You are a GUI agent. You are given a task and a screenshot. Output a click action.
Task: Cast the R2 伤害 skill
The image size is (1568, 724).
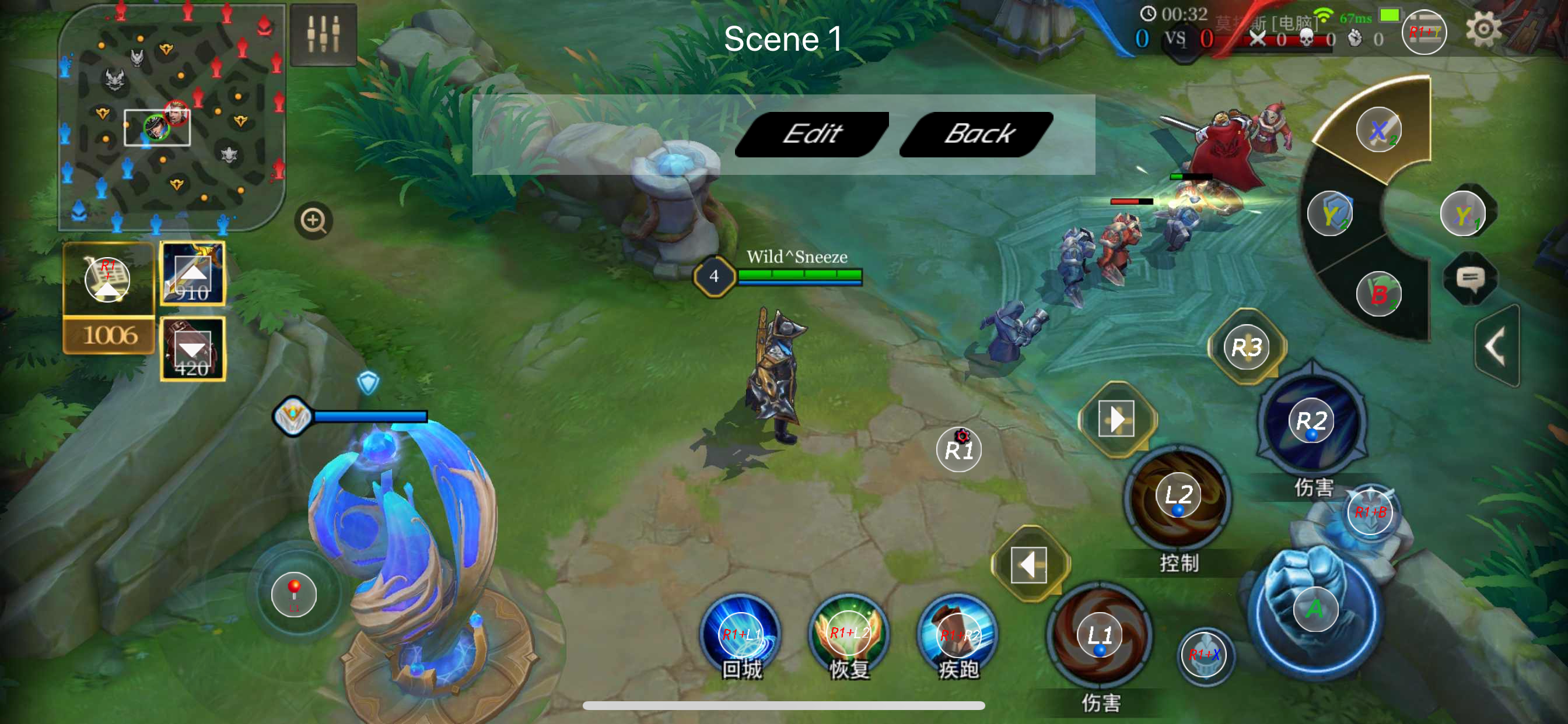[x=1311, y=421]
